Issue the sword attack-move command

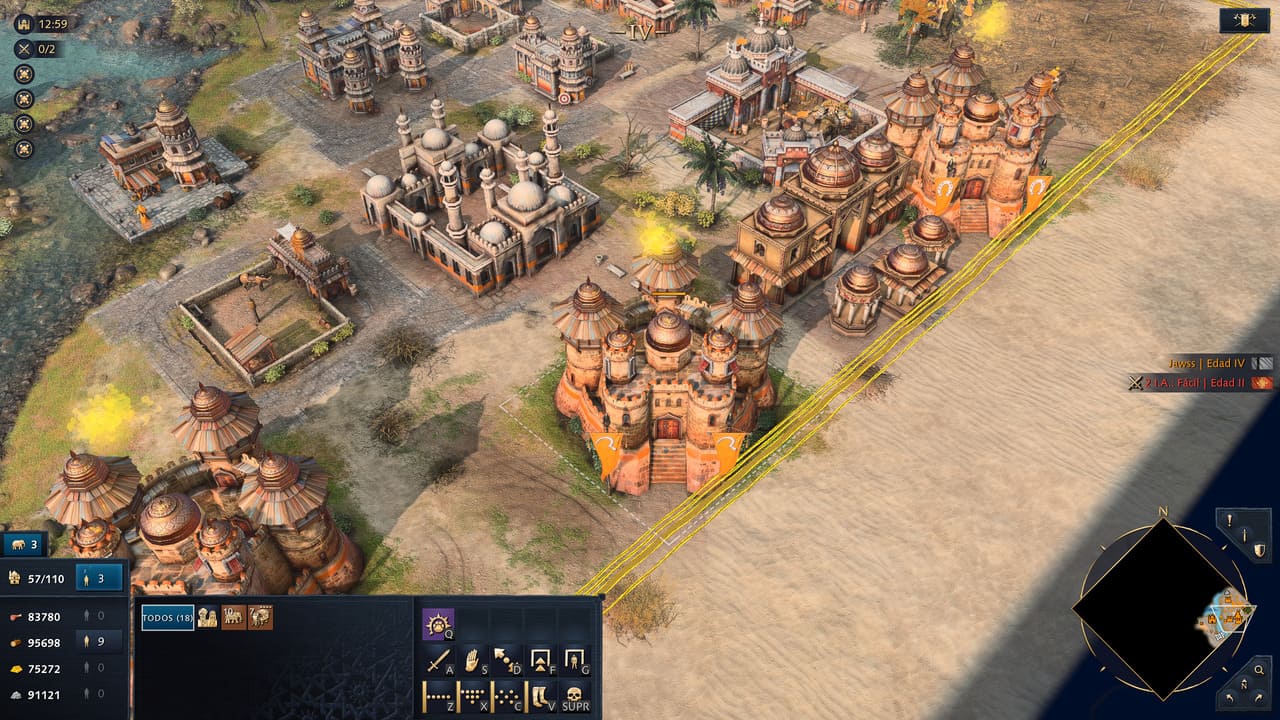pos(438,660)
